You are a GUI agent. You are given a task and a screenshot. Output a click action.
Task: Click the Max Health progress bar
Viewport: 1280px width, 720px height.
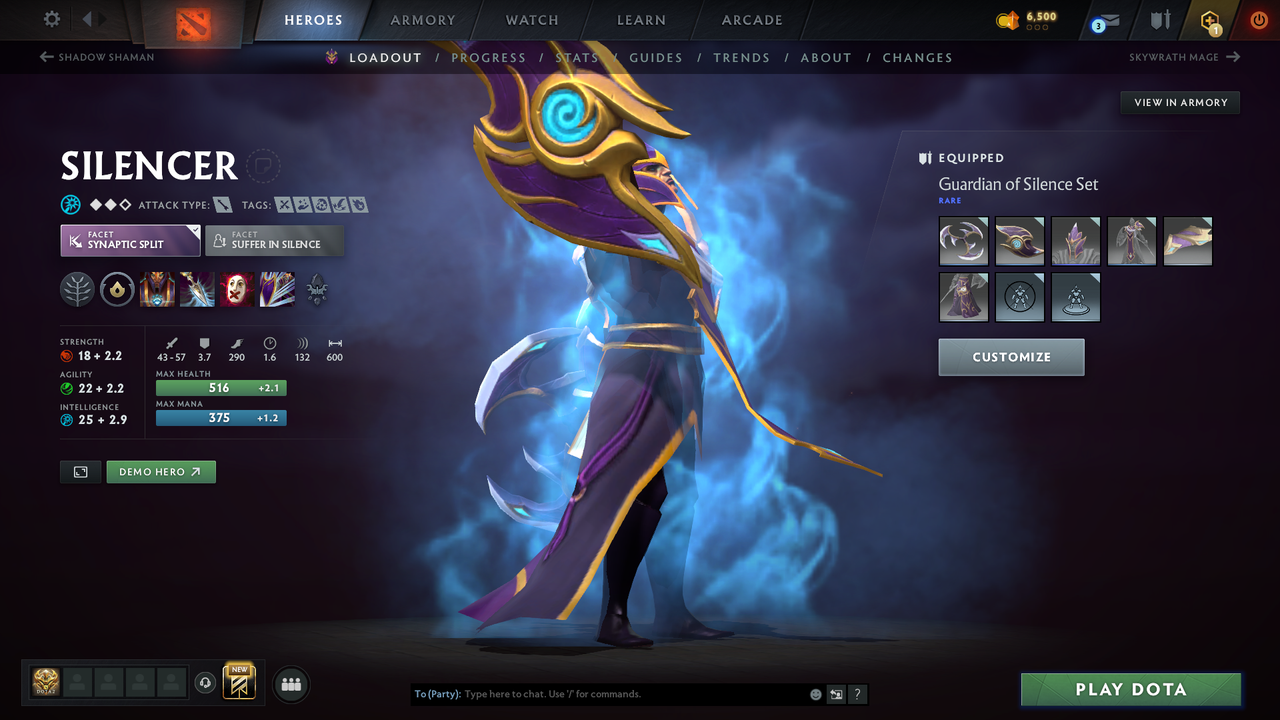click(x=221, y=387)
